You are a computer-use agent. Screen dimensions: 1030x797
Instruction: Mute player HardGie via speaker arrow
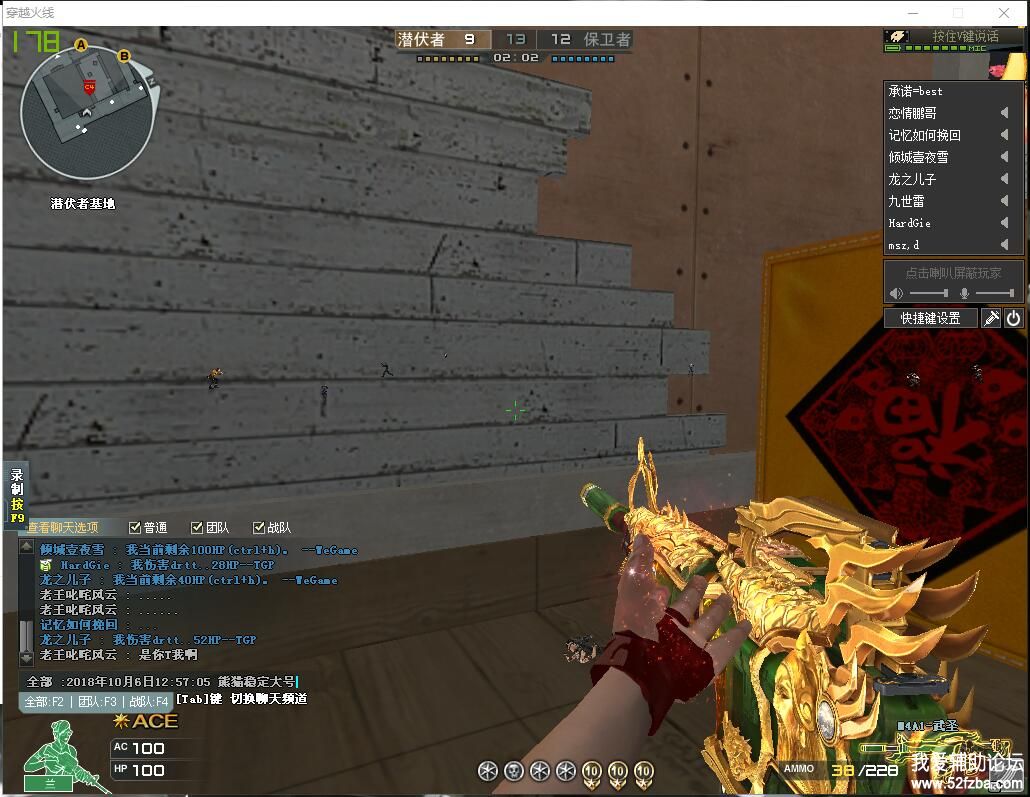click(1004, 223)
